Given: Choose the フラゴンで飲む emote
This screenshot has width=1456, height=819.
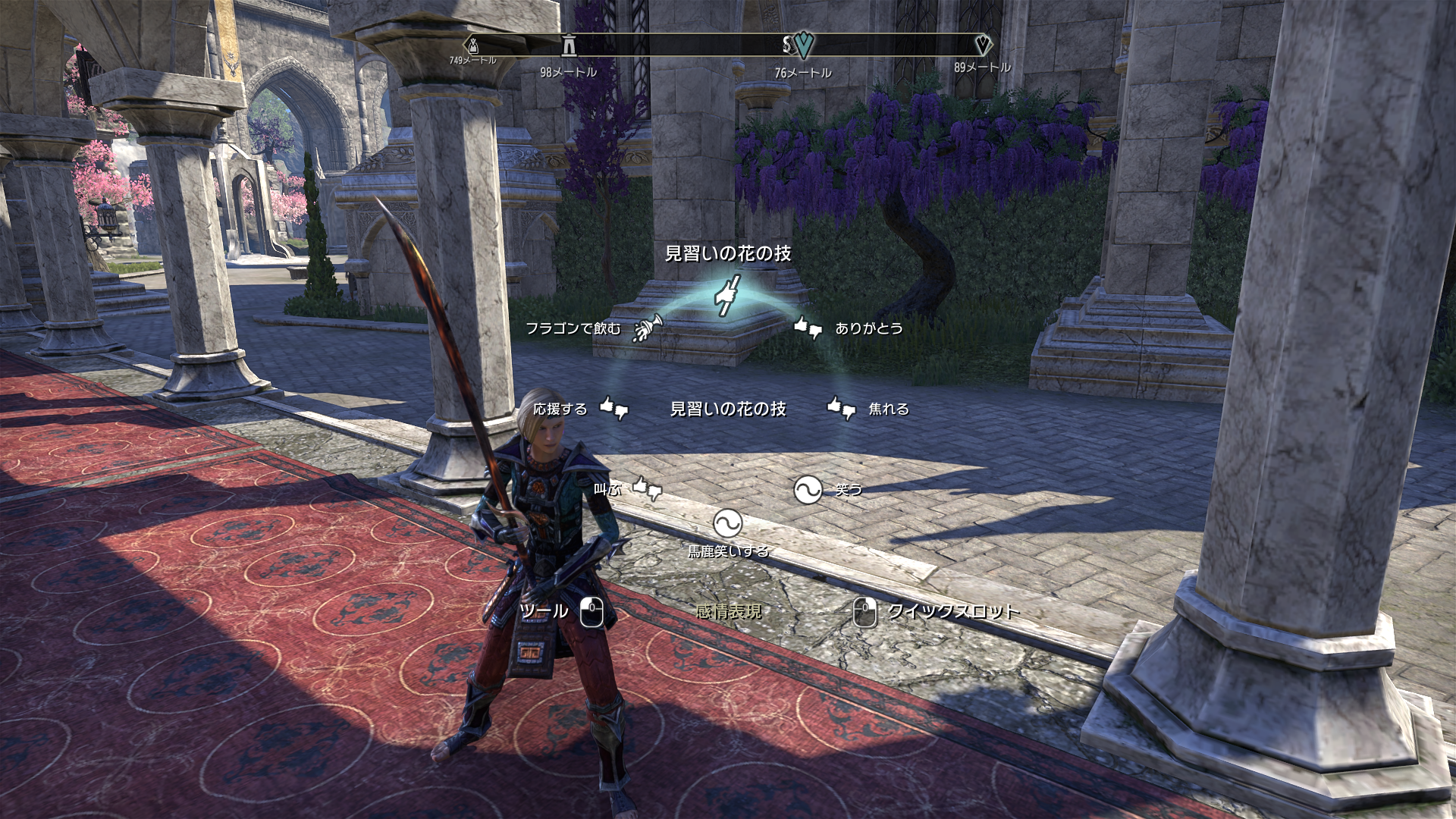Looking at the screenshot, I should click(x=647, y=328).
